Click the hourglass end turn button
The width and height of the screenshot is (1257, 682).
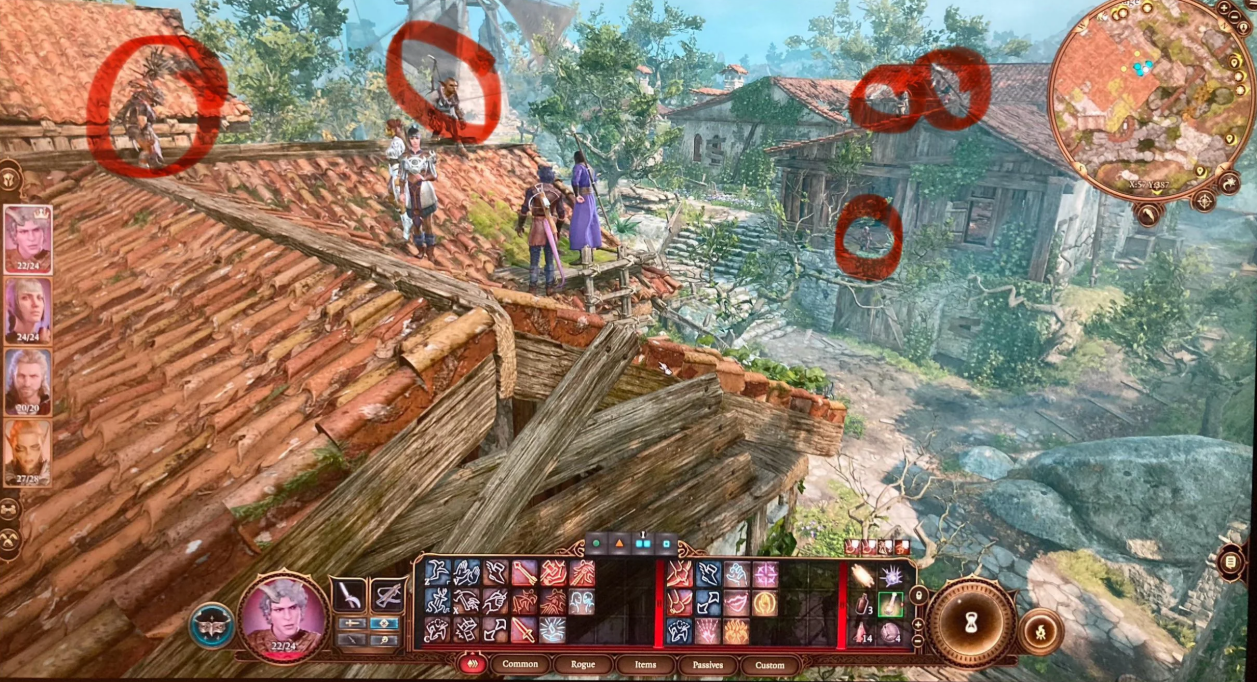point(968,622)
